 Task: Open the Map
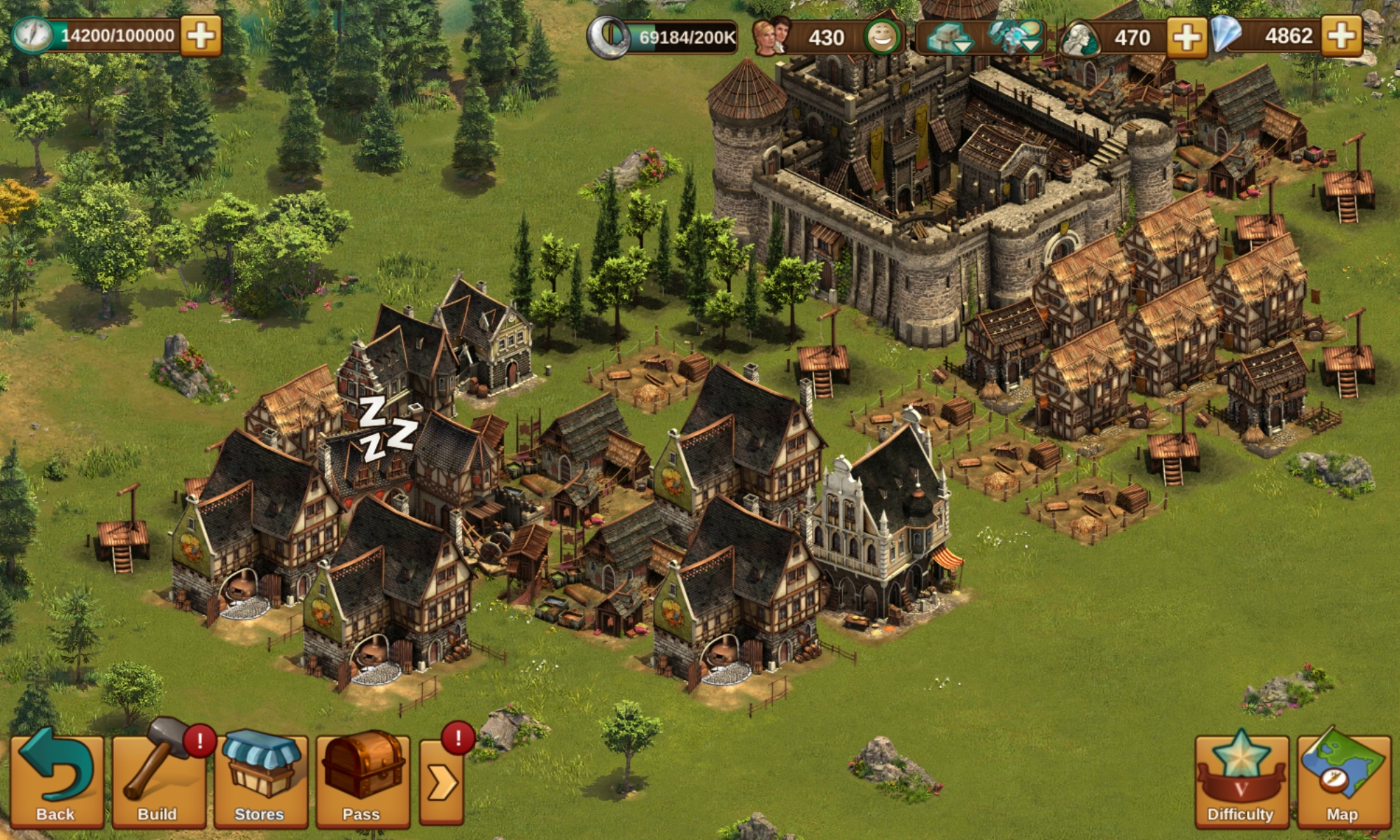point(1343,779)
